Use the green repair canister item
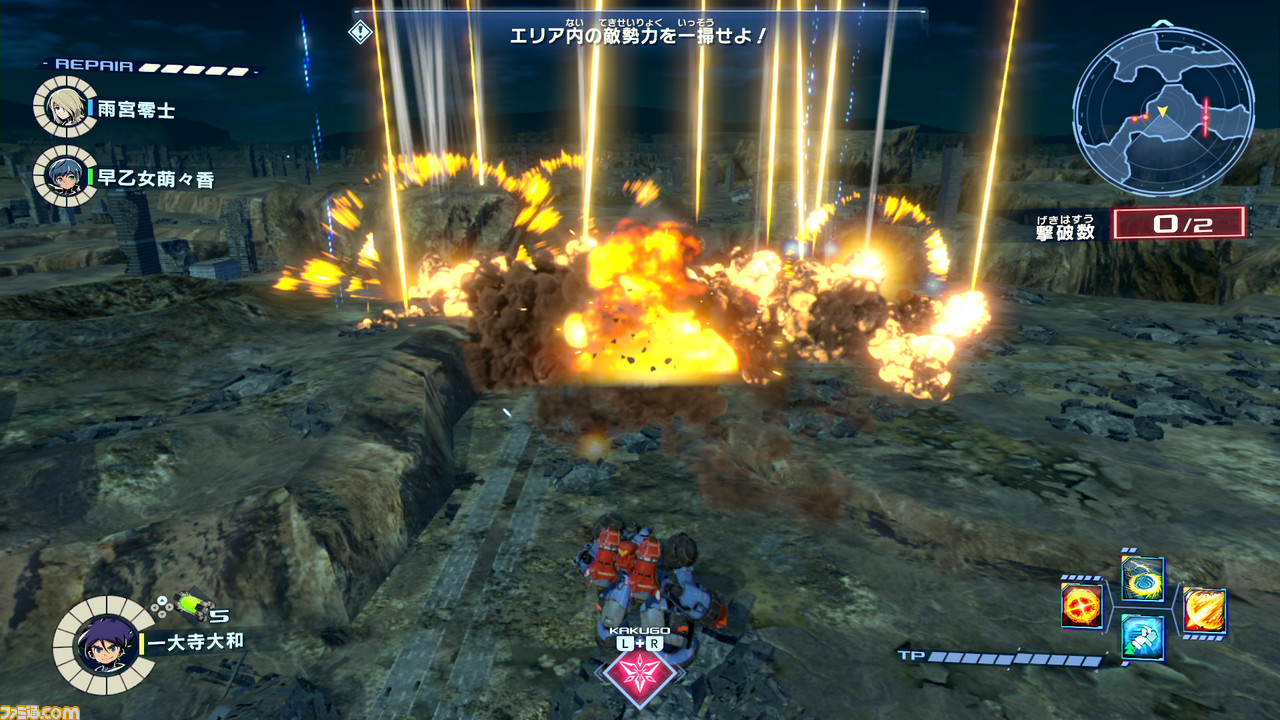Image resolution: width=1280 pixels, height=720 pixels. [x=190, y=605]
